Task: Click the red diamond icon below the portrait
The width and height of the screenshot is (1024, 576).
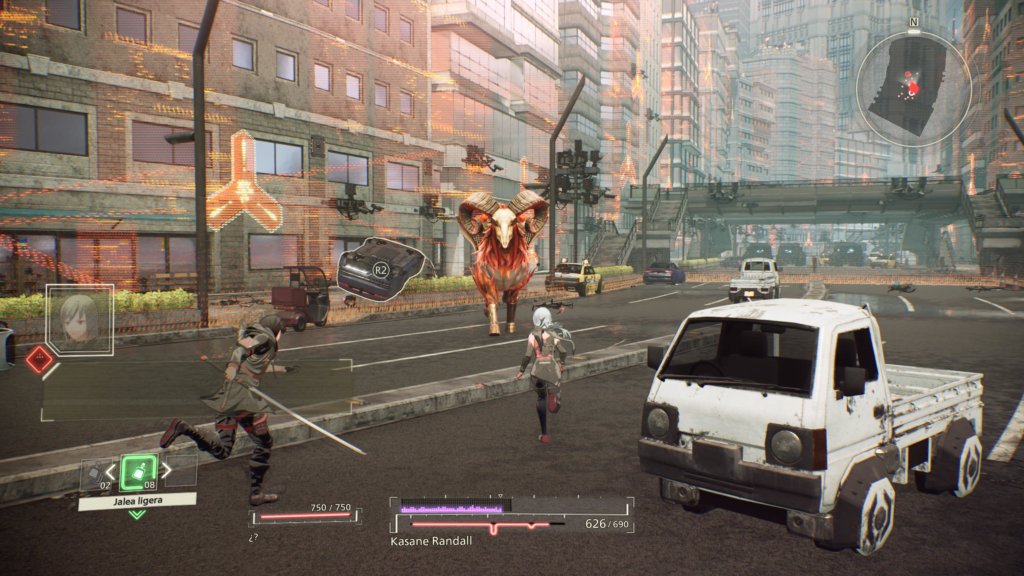Action: coord(39,359)
